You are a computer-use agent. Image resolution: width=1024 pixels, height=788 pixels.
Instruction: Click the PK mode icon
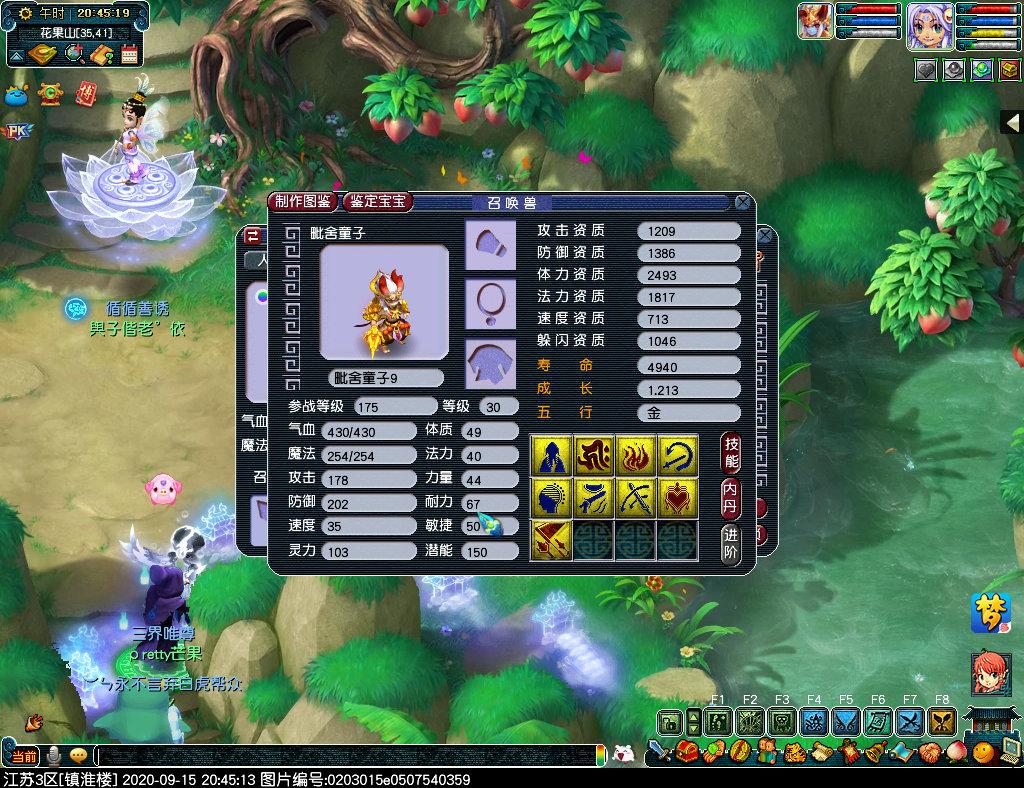(x=16, y=131)
